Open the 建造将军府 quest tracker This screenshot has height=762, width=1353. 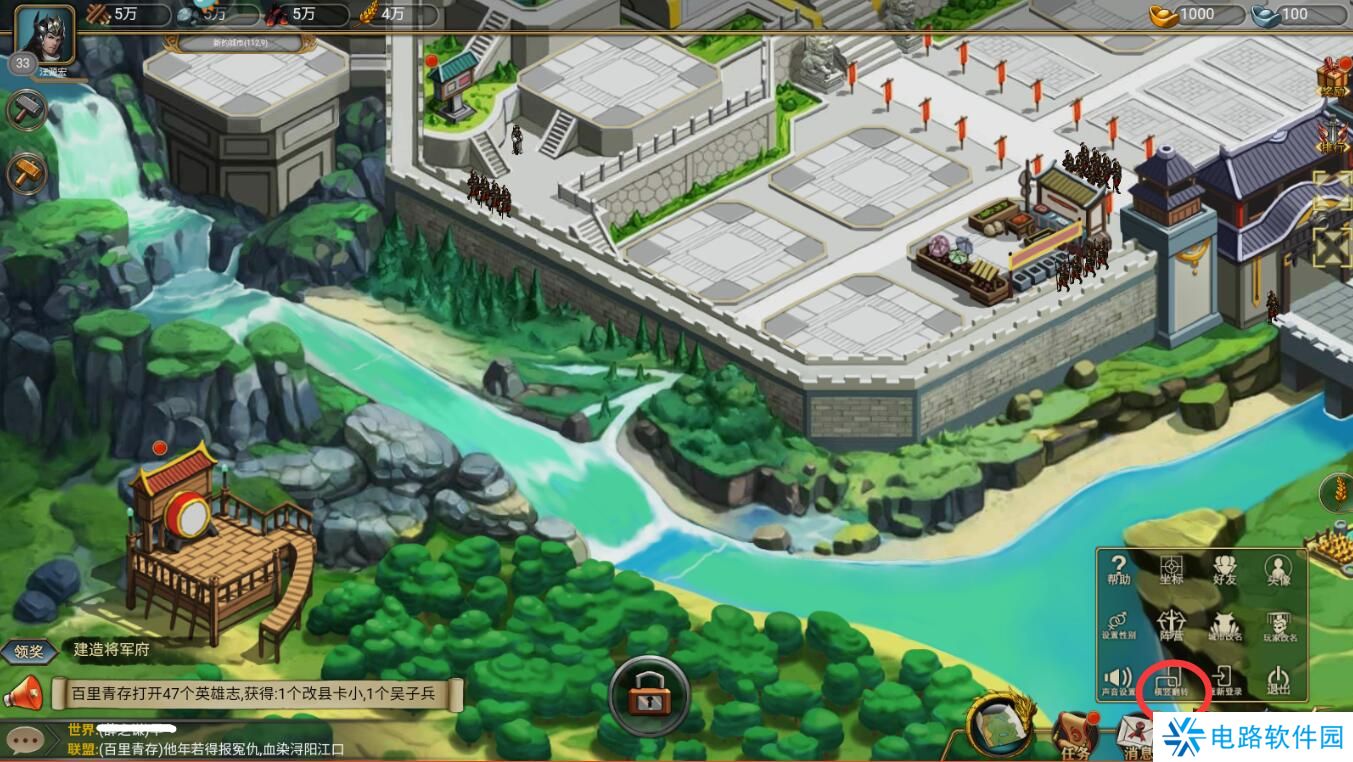click(112, 649)
